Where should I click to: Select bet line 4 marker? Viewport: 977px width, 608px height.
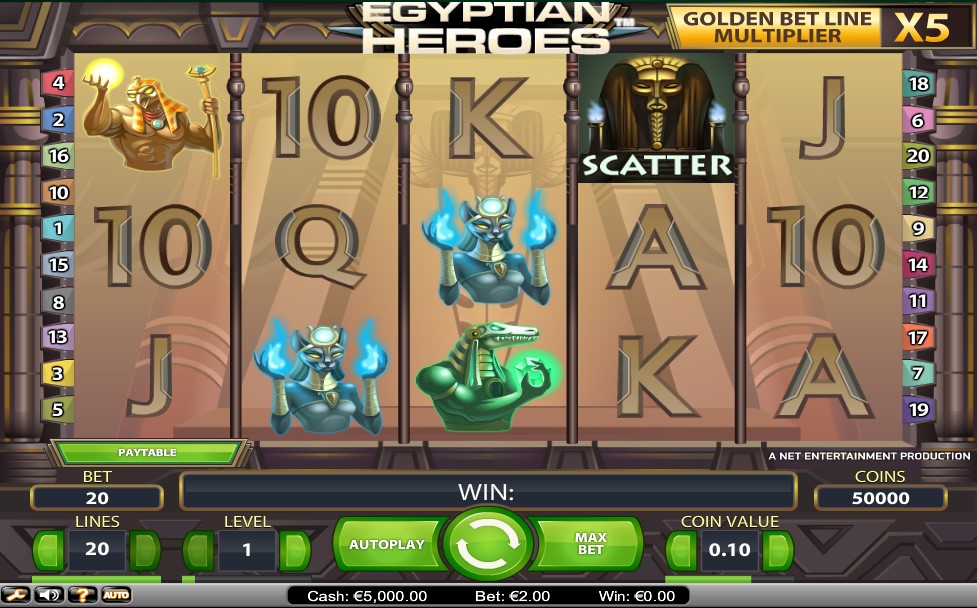click(x=57, y=83)
